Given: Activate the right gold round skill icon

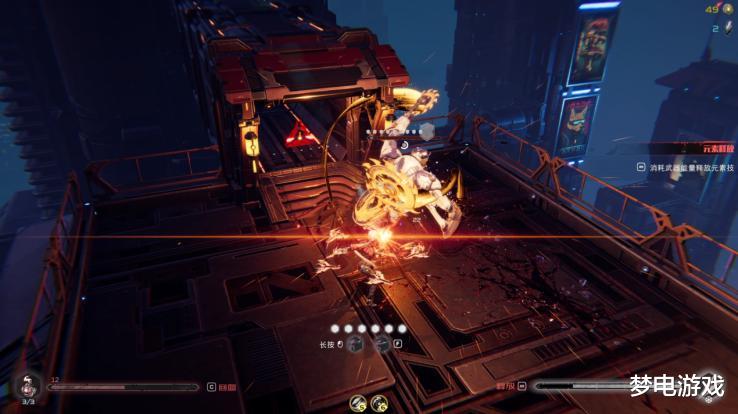Looking at the screenshot, I should pyautogui.click(x=379, y=403).
